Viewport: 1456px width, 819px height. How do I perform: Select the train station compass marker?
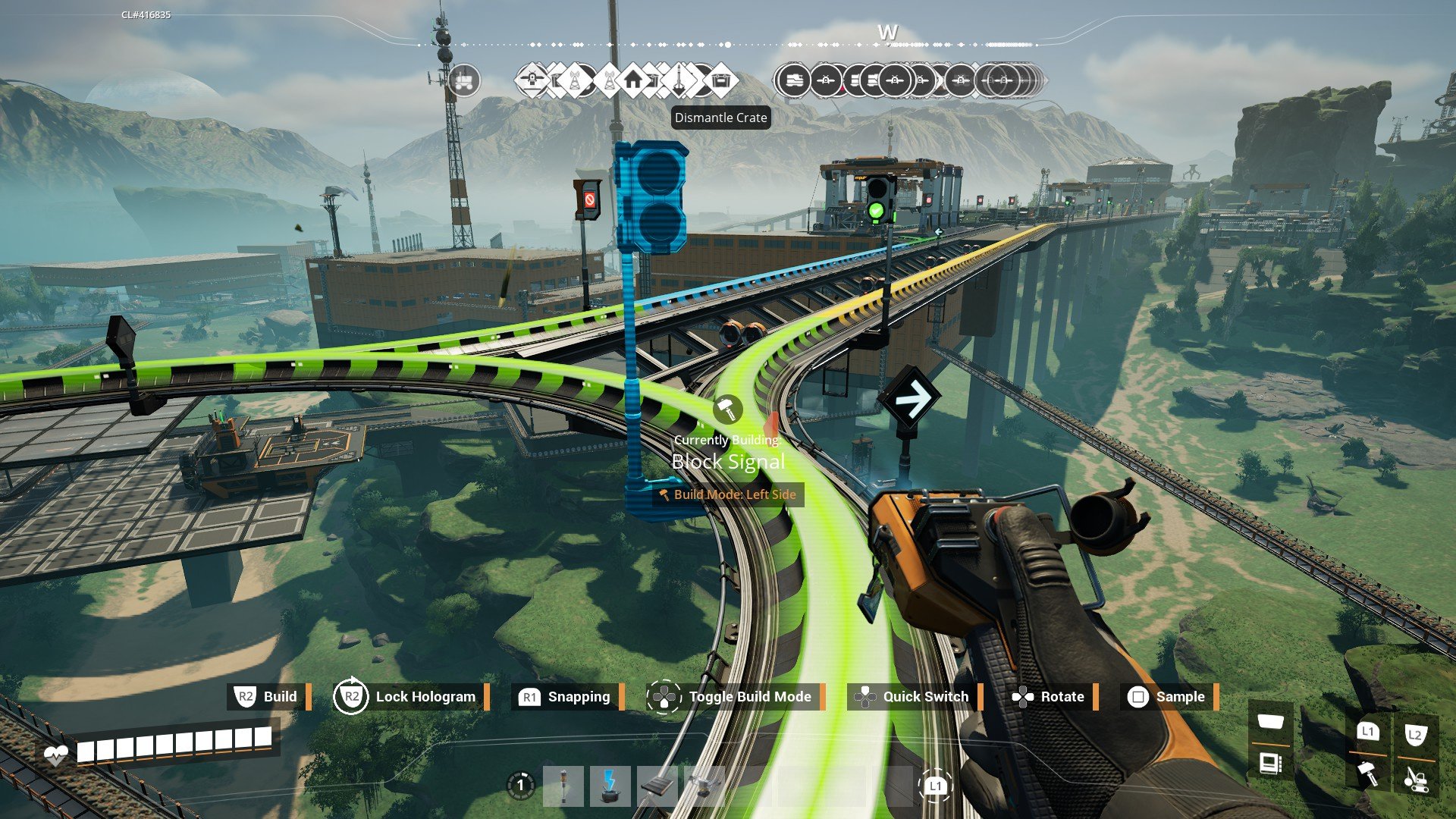click(793, 80)
